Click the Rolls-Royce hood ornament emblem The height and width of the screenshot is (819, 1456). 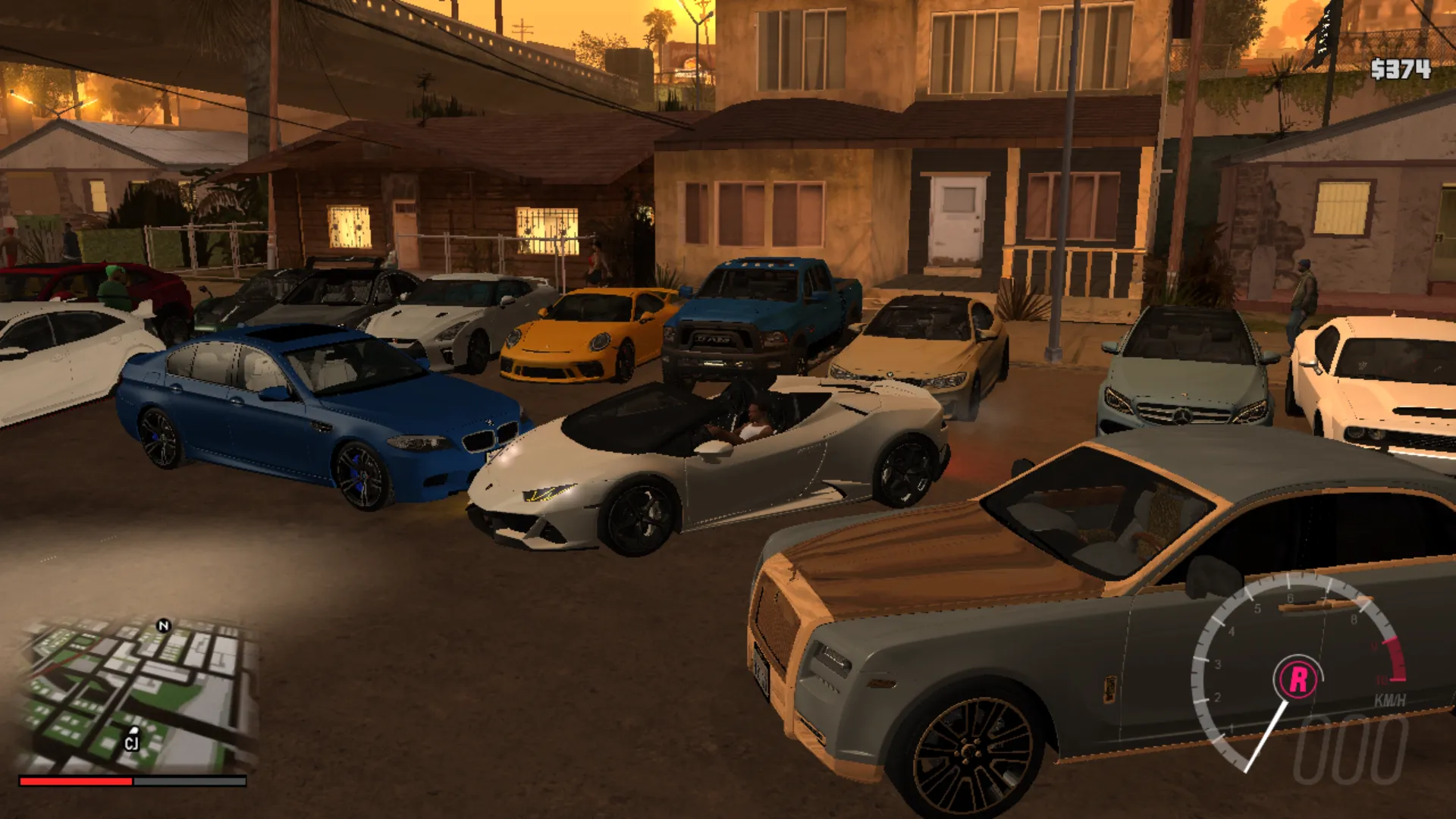(x=791, y=575)
